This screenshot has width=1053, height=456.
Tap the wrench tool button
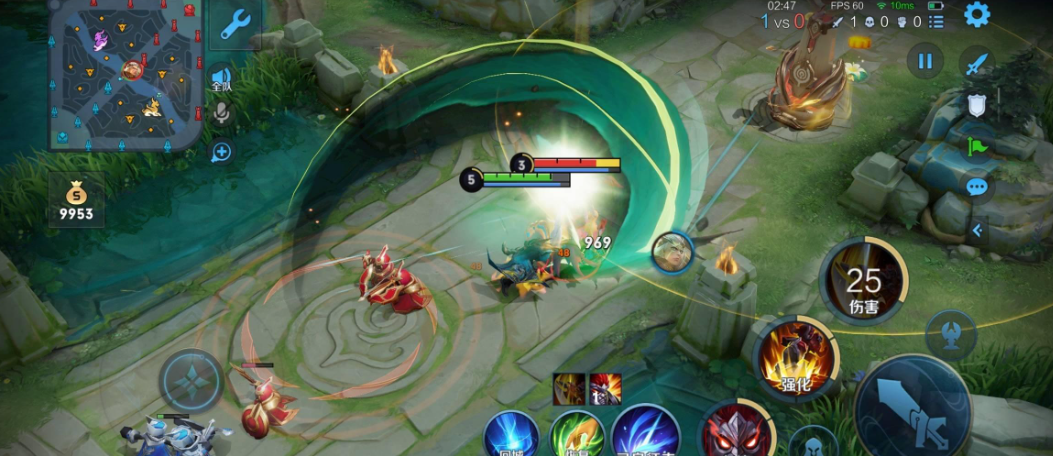(235, 25)
